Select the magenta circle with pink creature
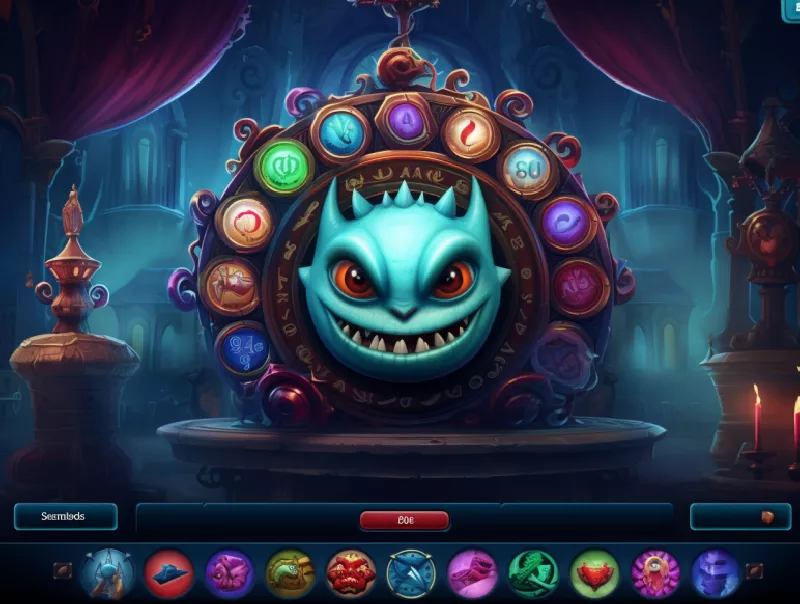Screen dimensions: 800x604 [x=472, y=574]
